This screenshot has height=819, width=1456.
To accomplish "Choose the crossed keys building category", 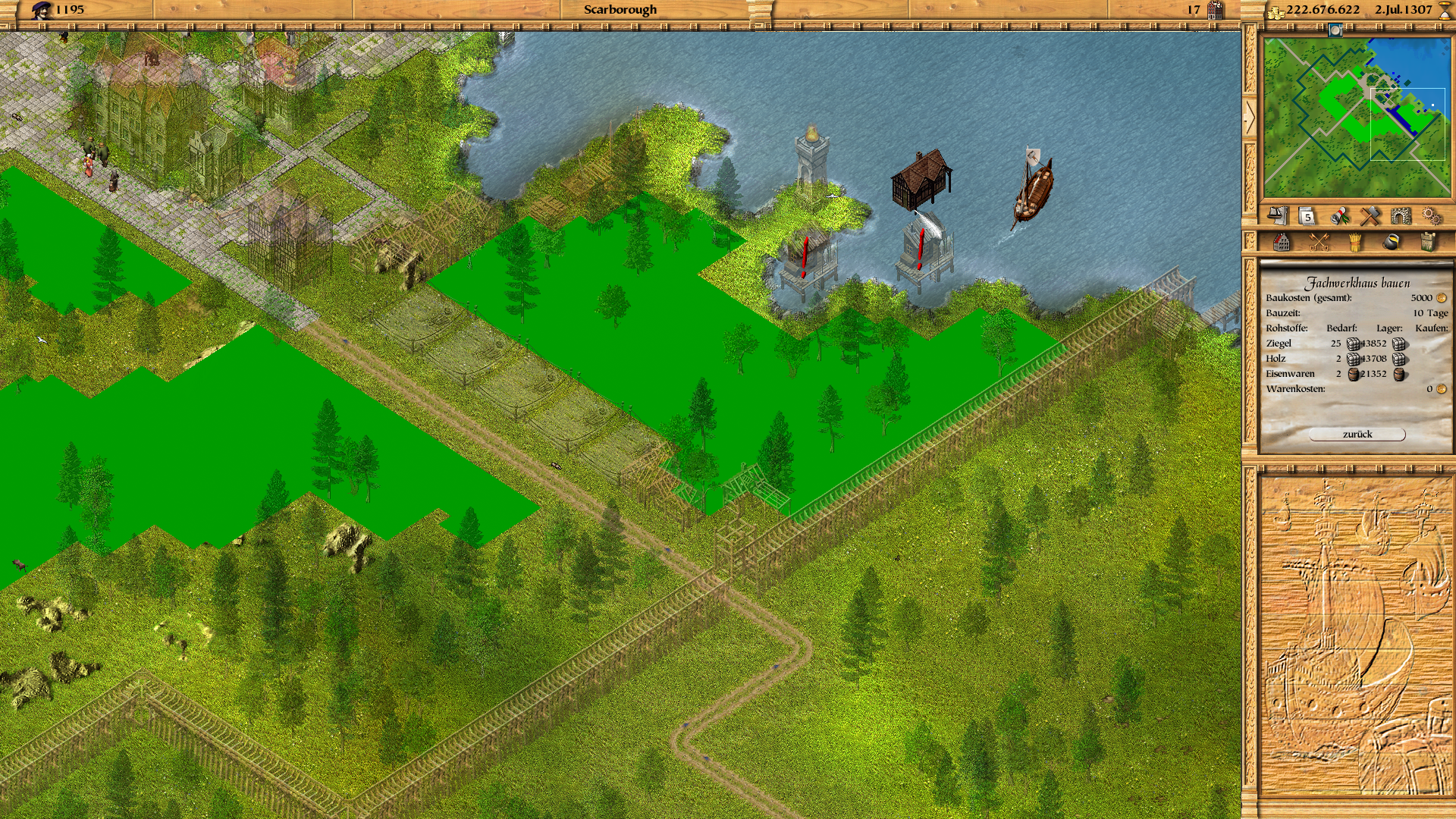I will [1319, 243].
